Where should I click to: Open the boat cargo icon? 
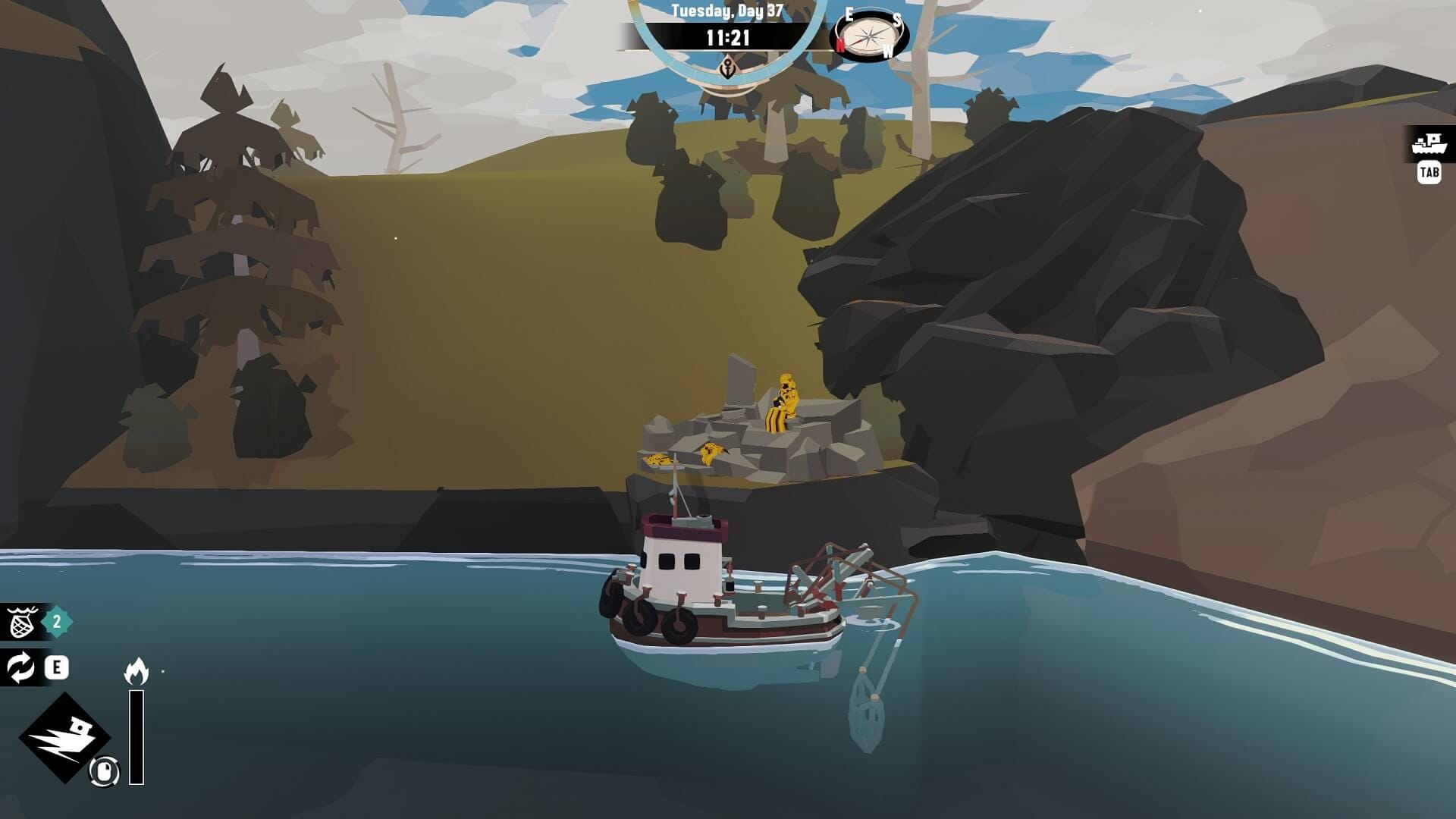pos(1429,143)
